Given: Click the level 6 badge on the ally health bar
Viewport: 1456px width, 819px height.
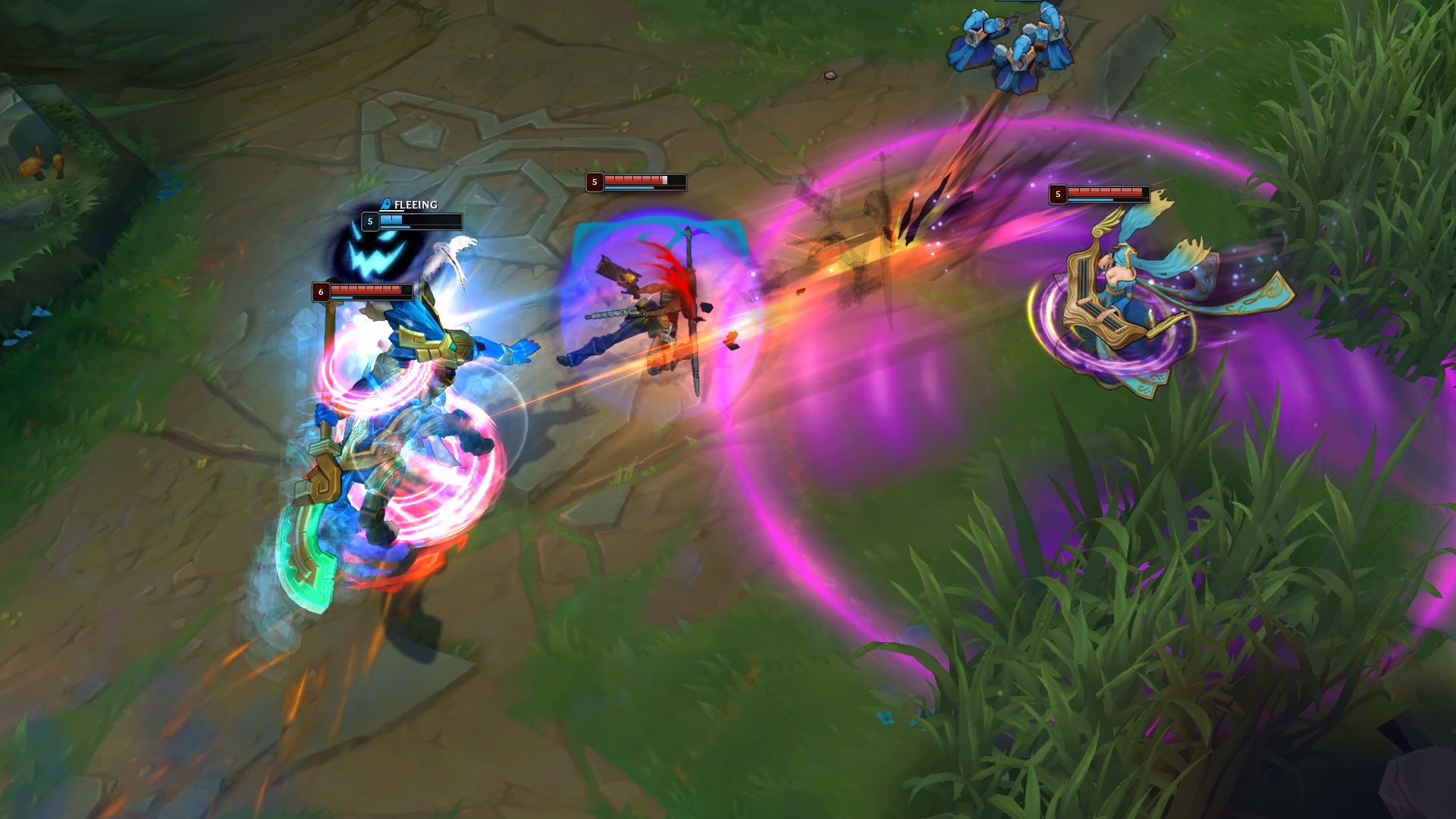Looking at the screenshot, I should (319, 290).
